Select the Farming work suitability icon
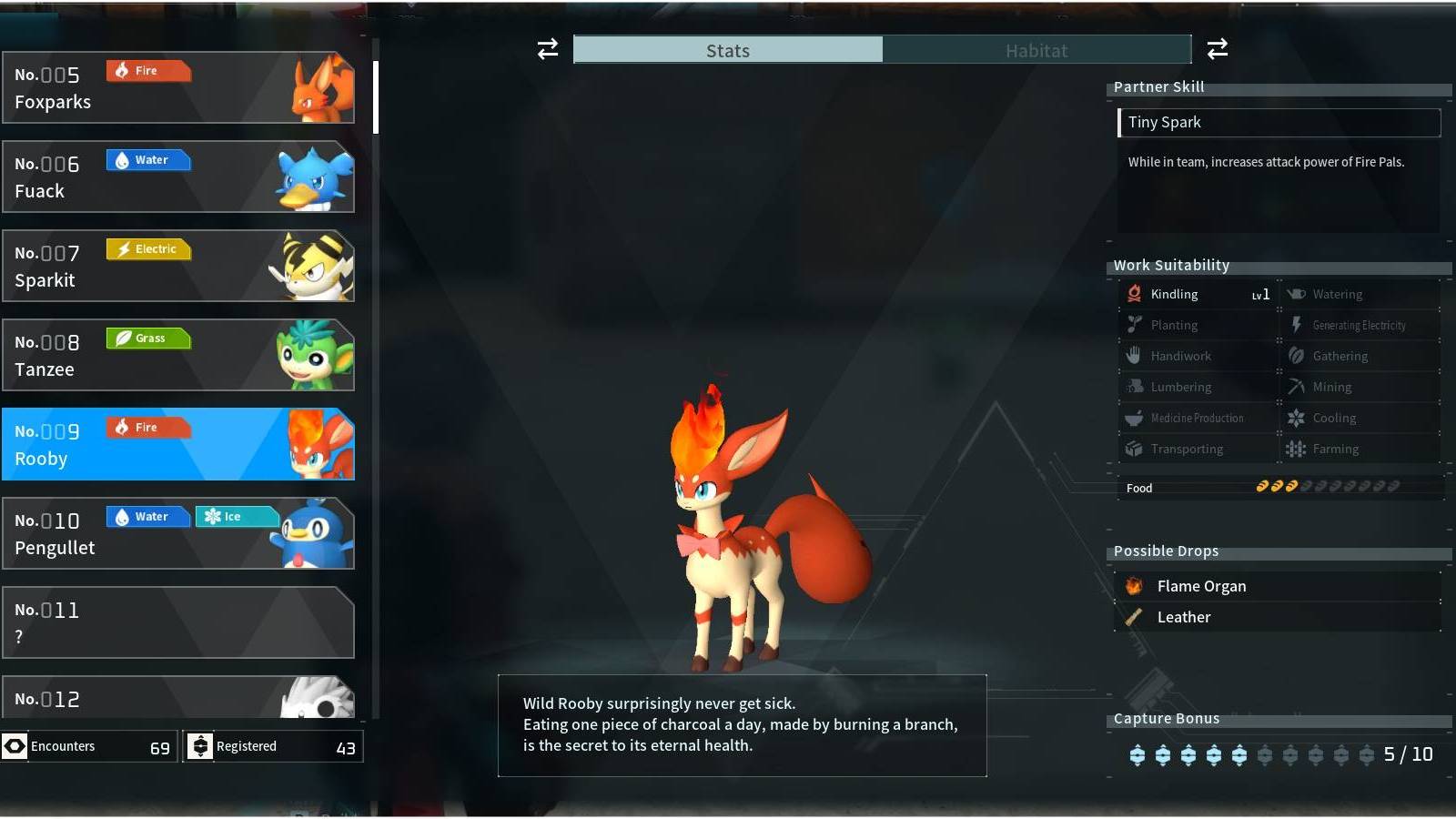The width and height of the screenshot is (1456, 819). tap(1295, 448)
